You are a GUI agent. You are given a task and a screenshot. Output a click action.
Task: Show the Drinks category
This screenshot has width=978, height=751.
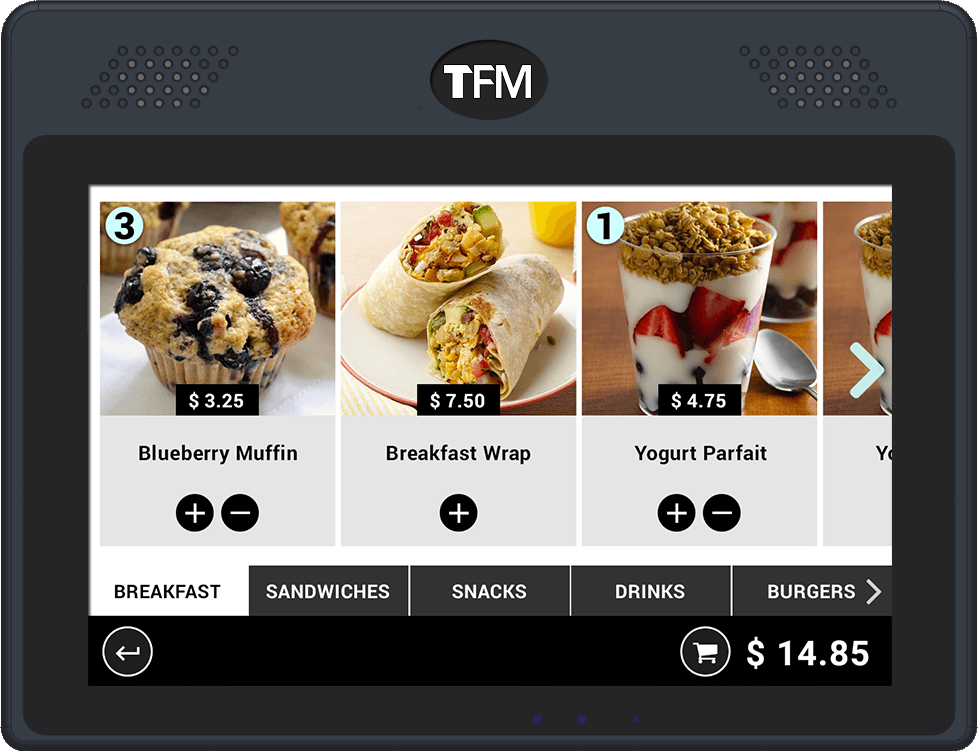pyautogui.click(x=650, y=591)
